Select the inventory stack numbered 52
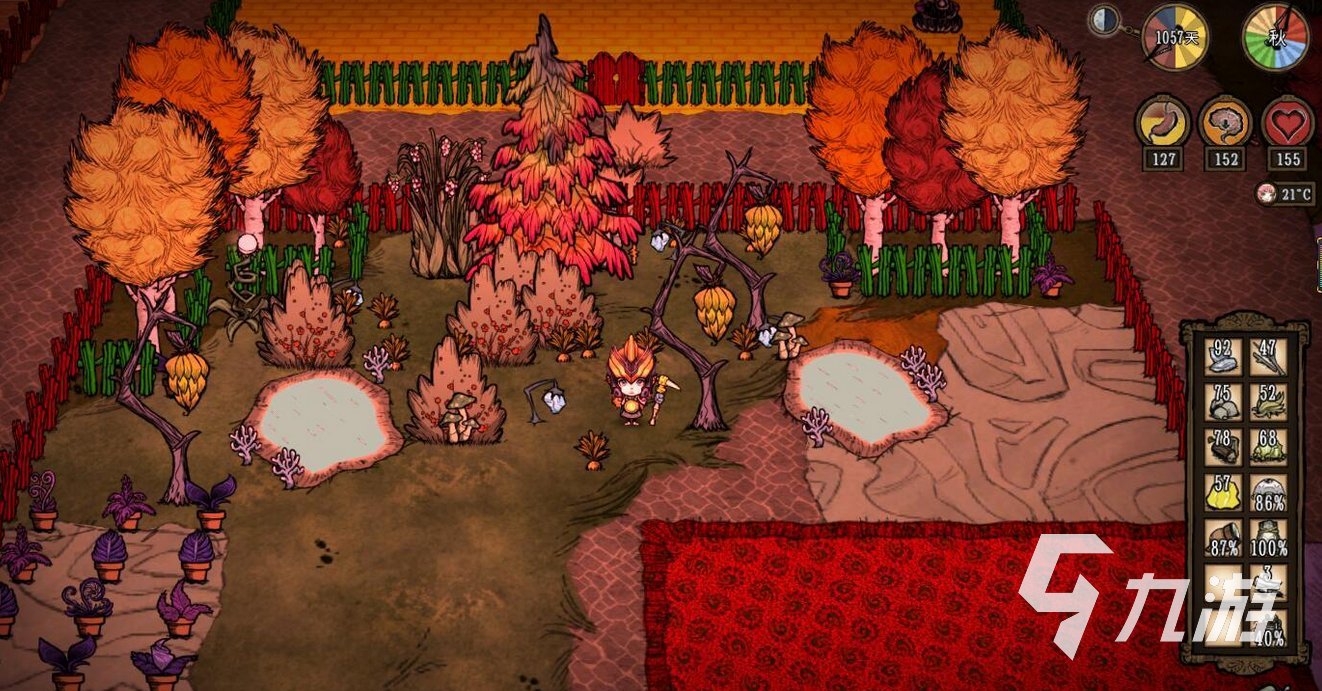1322x691 pixels. click(x=1269, y=401)
